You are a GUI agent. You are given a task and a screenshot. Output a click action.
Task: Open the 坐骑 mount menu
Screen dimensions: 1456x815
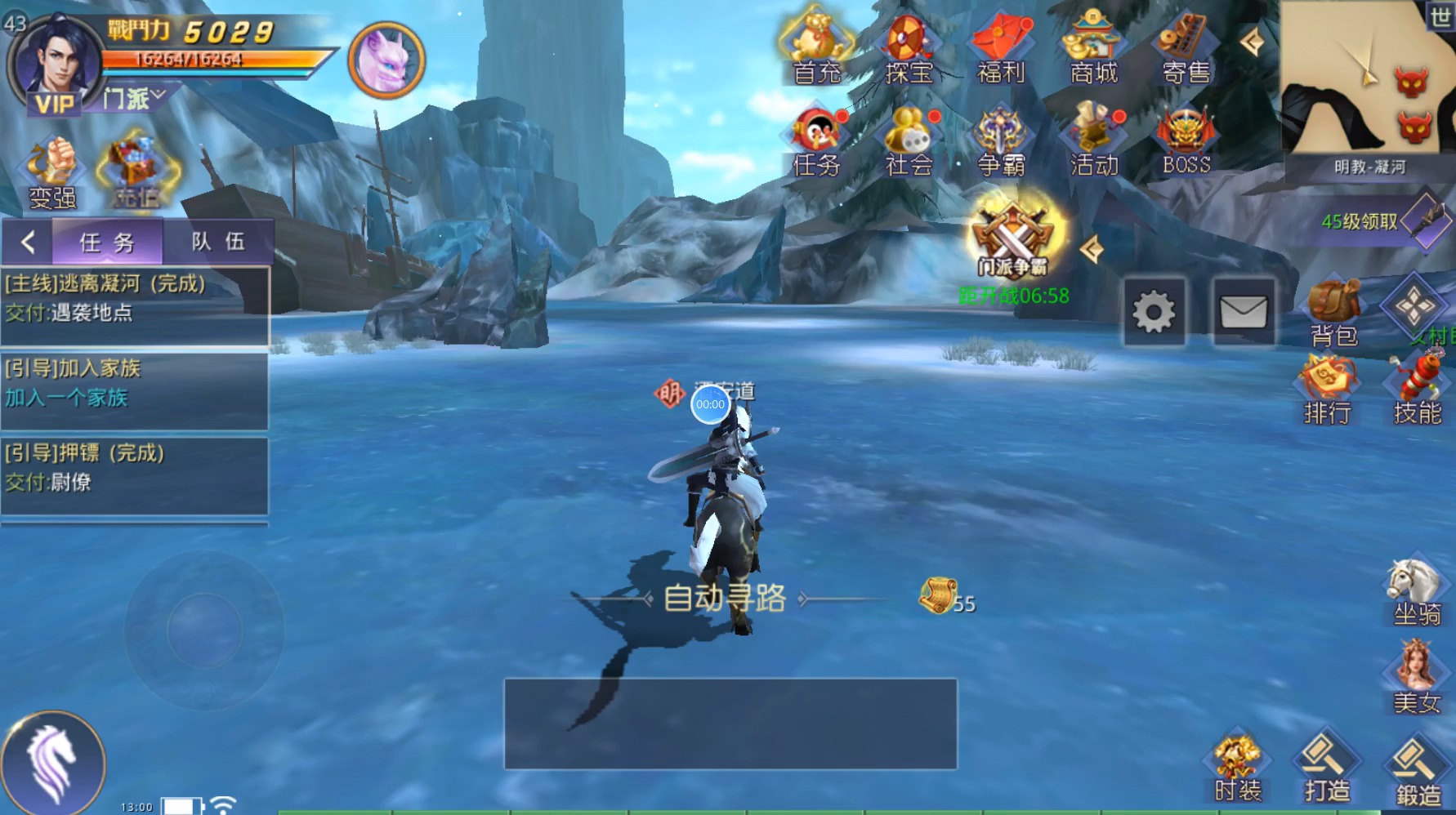tap(1416, 591)
